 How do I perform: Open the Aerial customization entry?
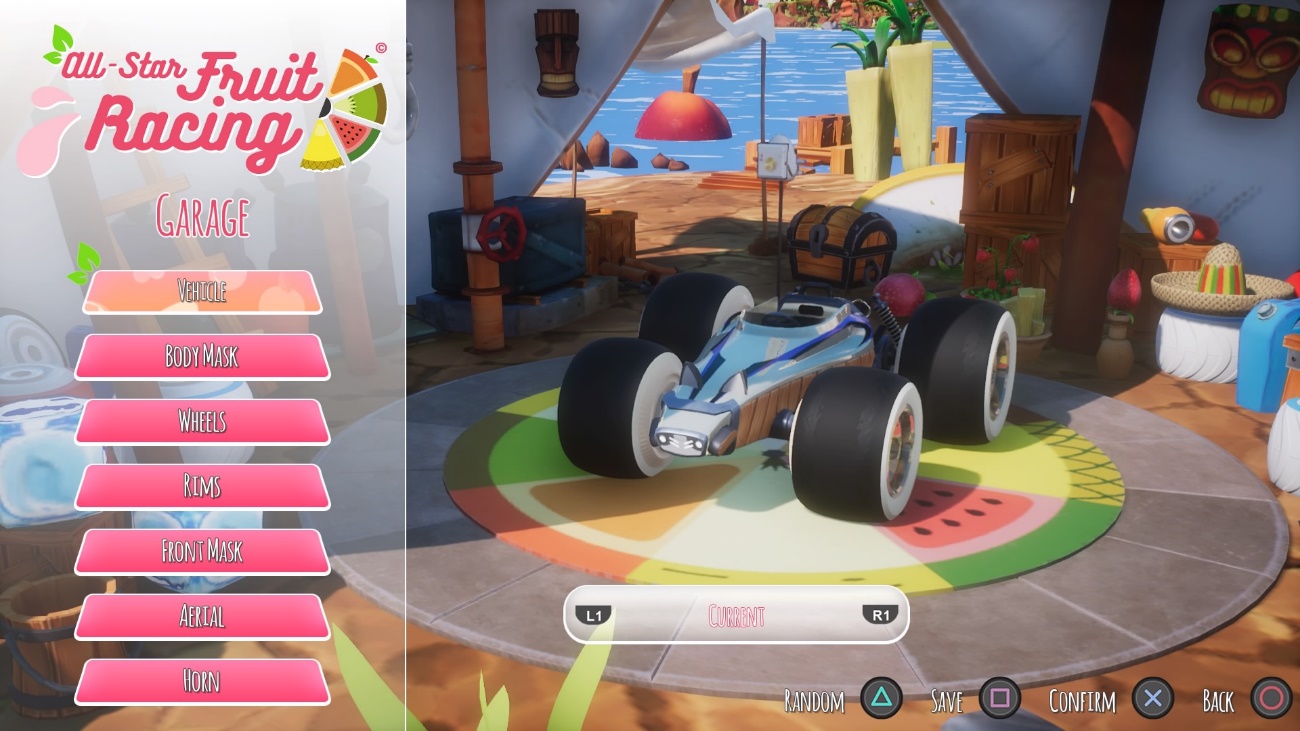(x=202, y=617)
